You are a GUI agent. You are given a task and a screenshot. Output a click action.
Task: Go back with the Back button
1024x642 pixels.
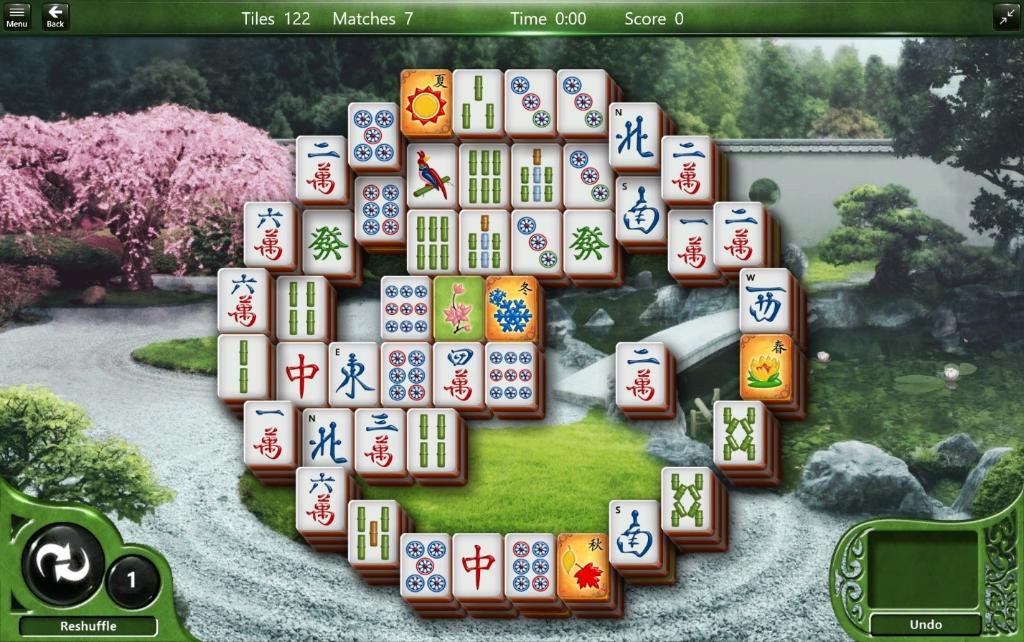(x=56, y=16)
